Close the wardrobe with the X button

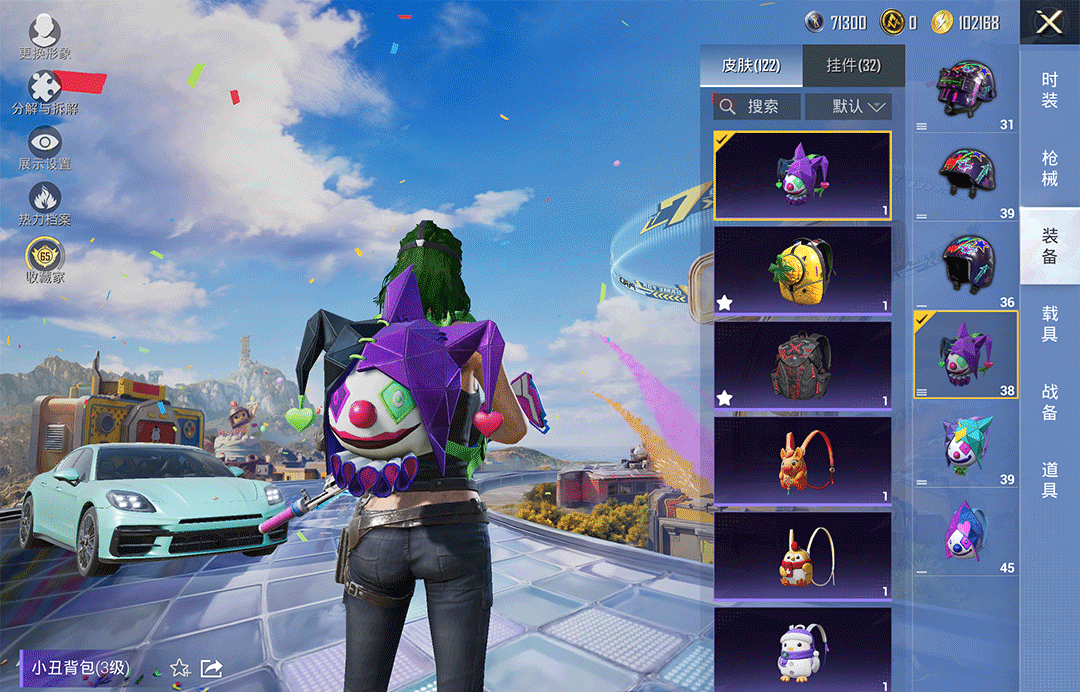coord(1049,22)
